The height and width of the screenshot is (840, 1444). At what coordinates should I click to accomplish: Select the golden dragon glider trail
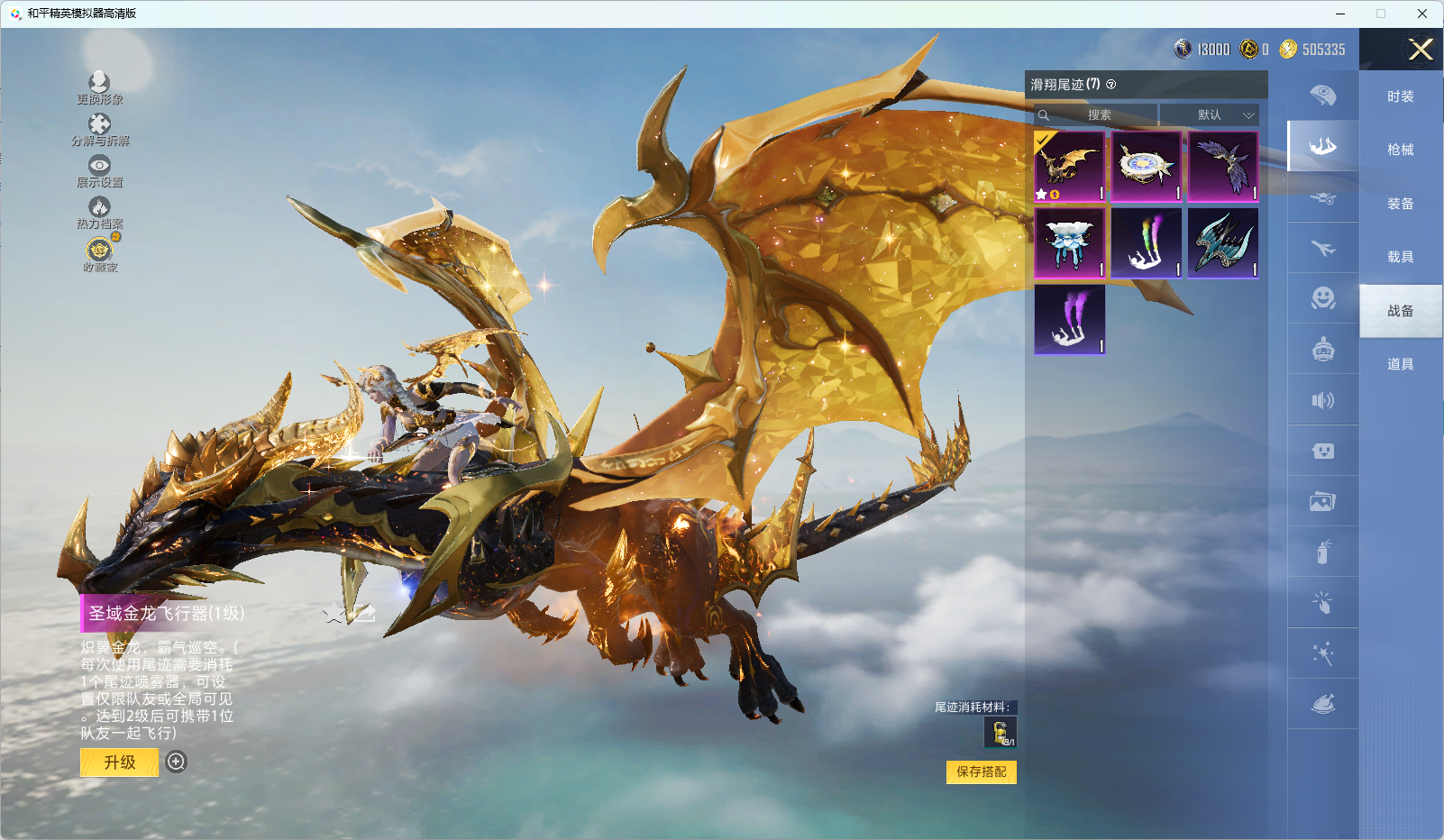pyautogui.click(x=1070, y=167)
